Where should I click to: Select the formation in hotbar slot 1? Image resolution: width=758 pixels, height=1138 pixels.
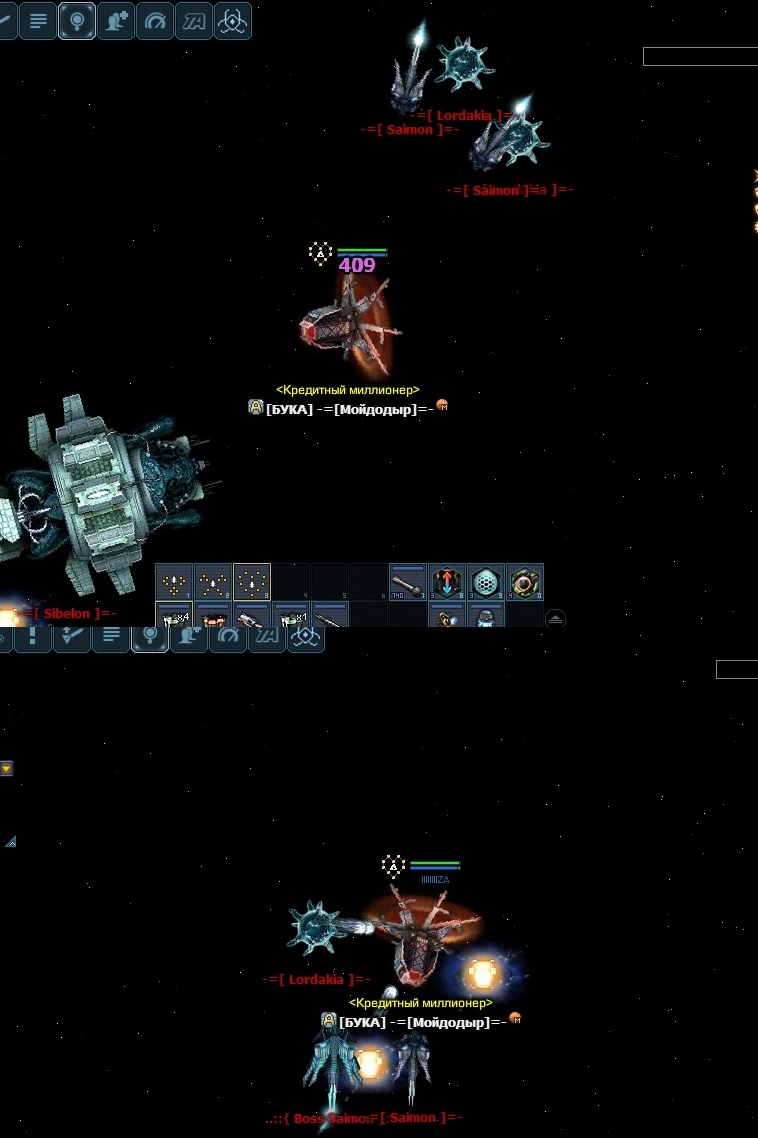(174, 581)
